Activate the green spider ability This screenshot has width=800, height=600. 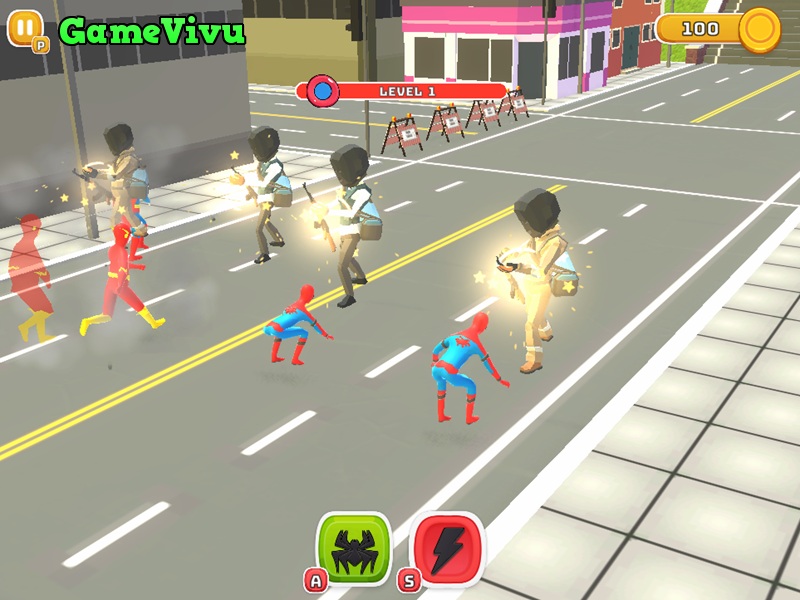(353, 548)
